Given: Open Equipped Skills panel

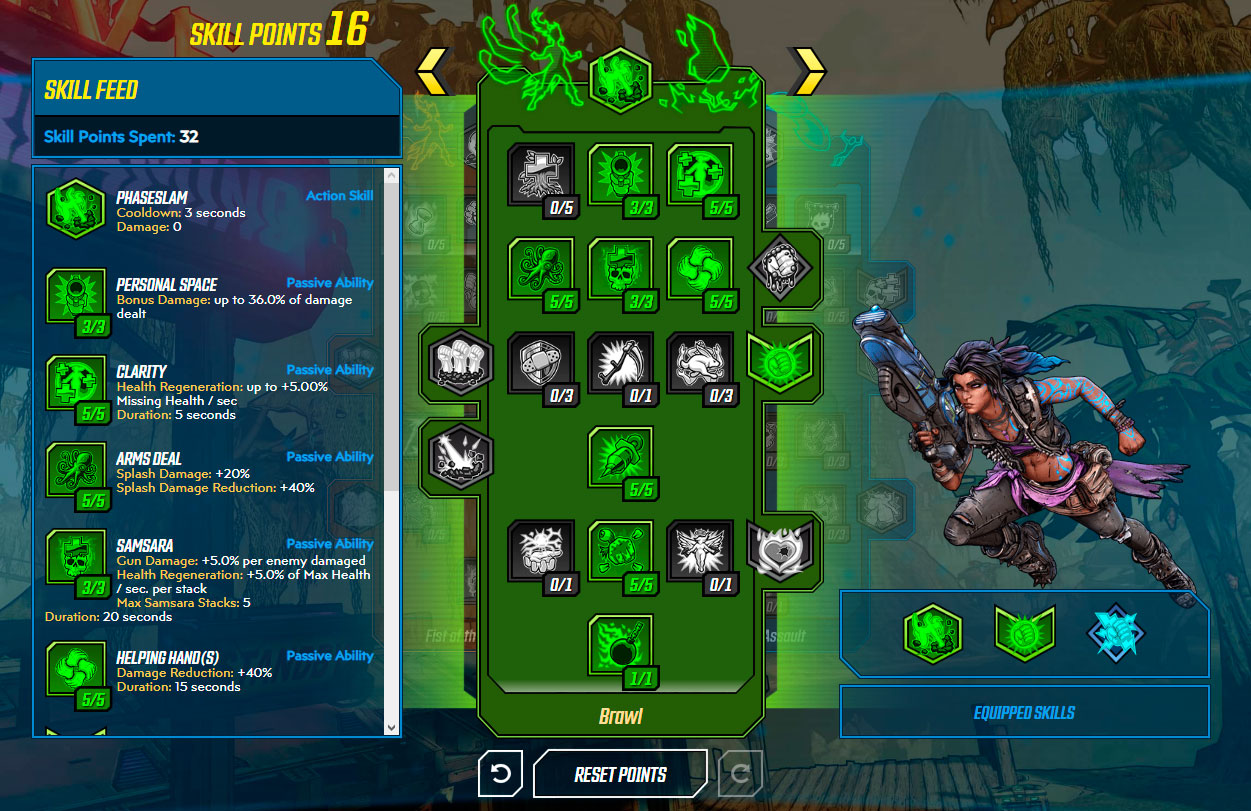Looking at the screenshot, I should click(x=1024, y=713).
